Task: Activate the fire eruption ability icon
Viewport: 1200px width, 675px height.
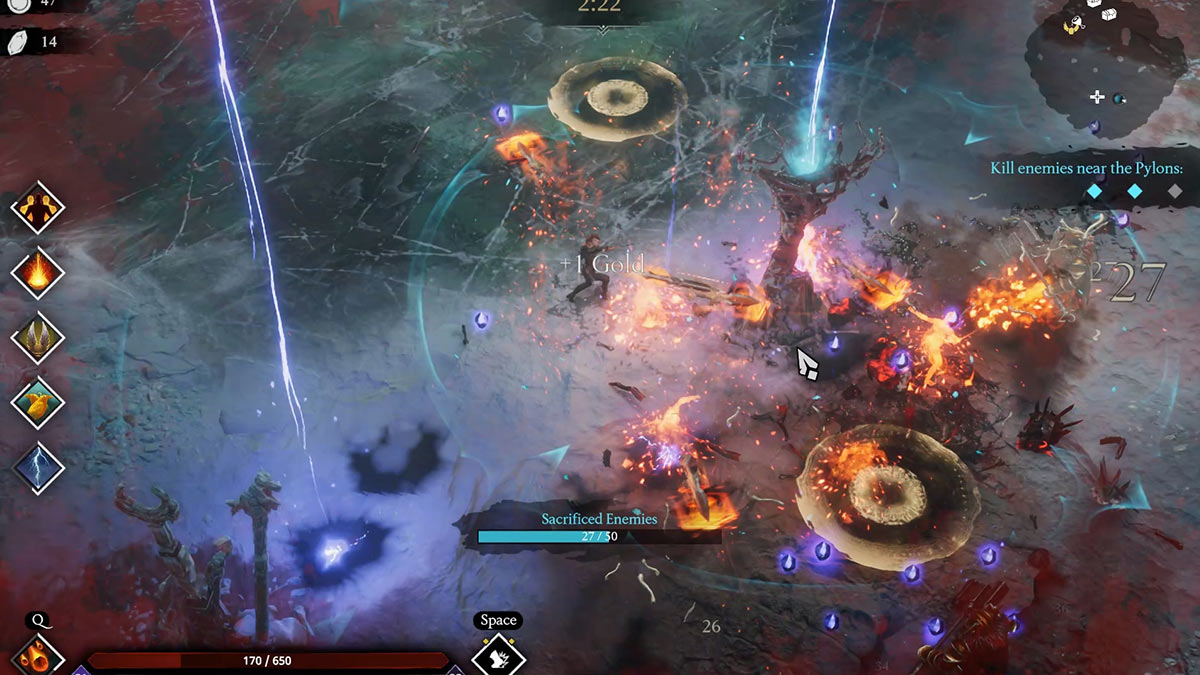Action: (38, 273)
